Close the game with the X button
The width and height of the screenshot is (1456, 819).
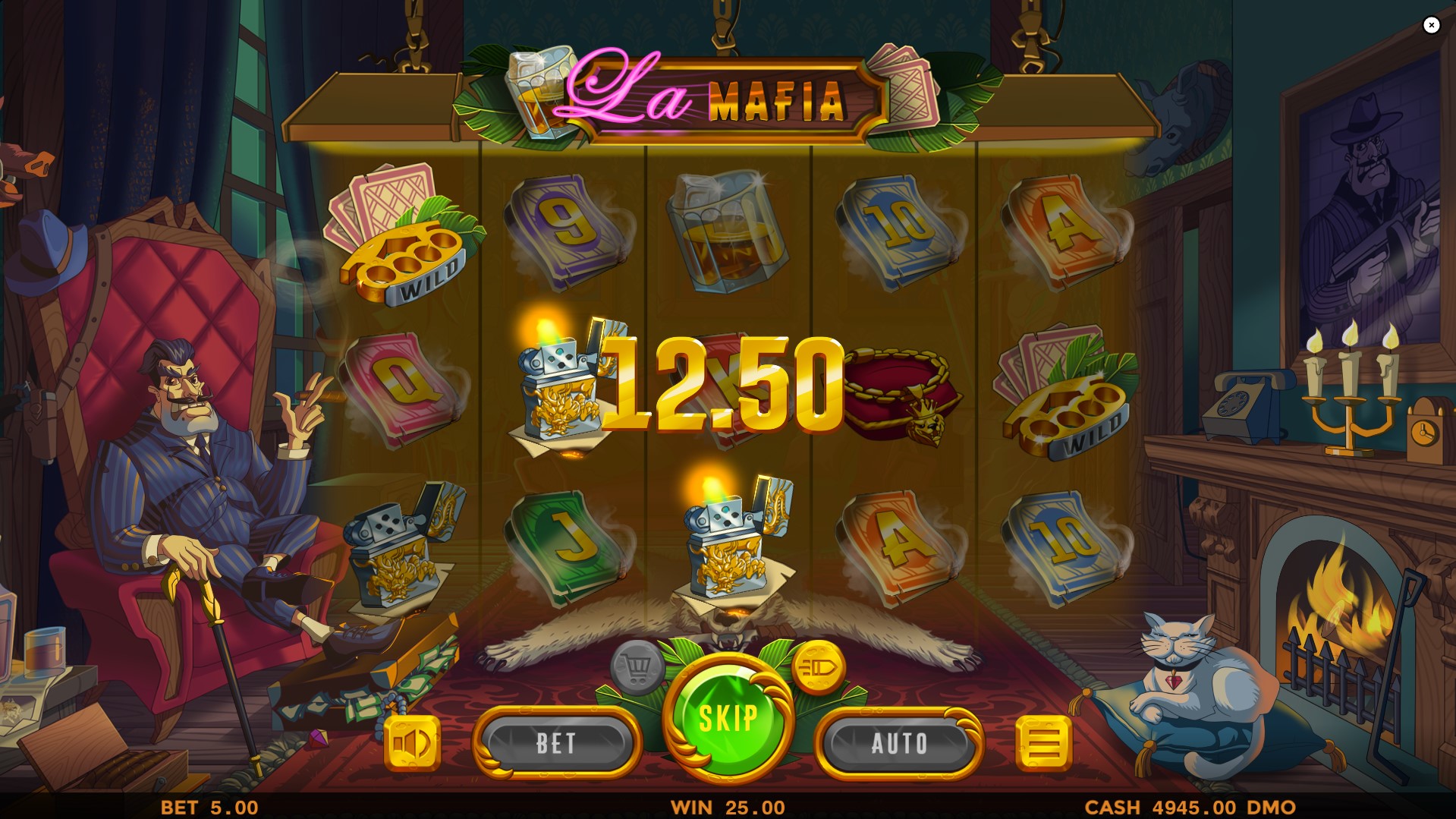1432,25
